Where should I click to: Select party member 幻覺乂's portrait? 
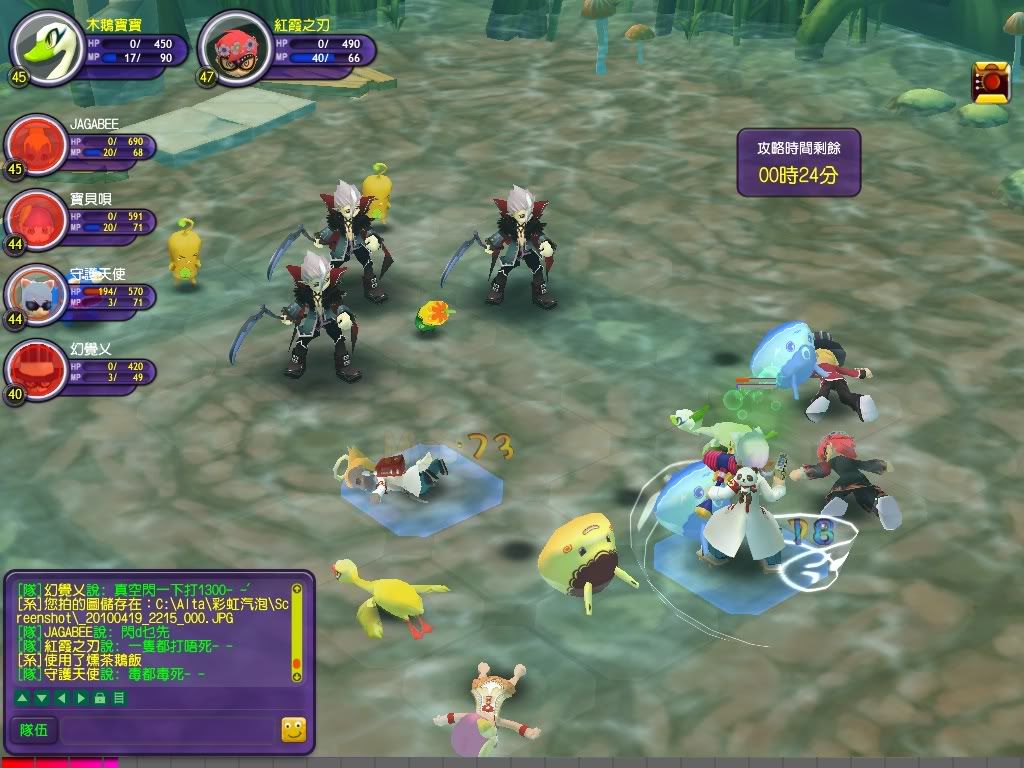[x=36, y=366]
